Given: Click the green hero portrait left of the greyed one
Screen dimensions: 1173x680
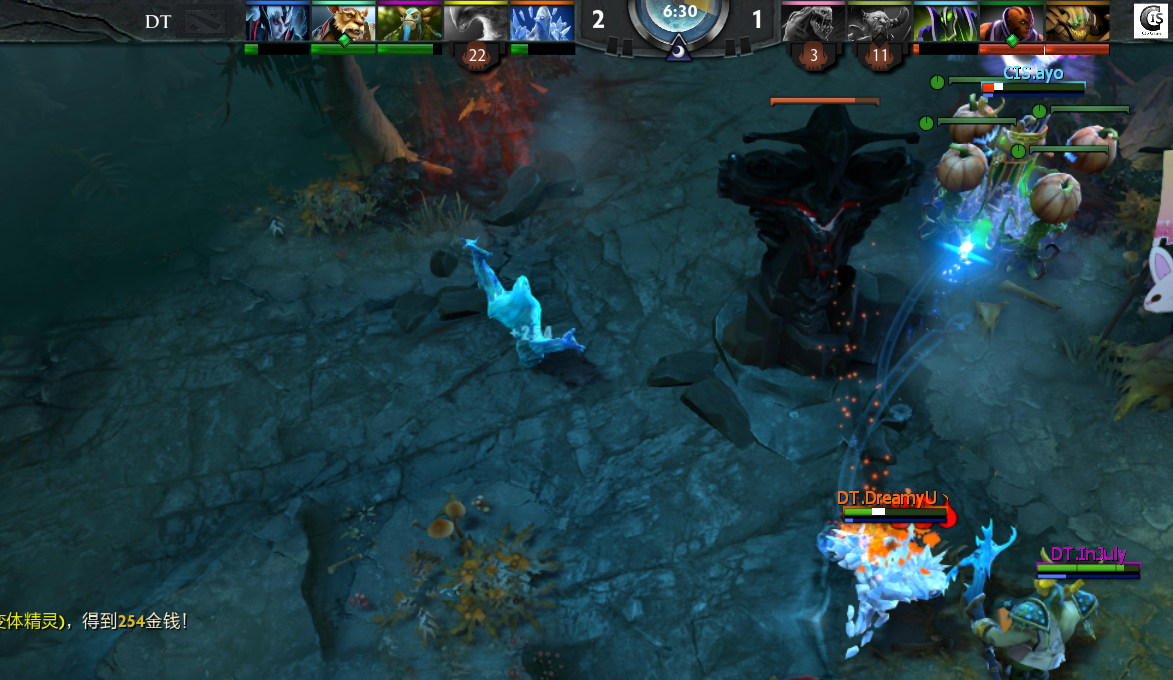Looking at the screenshot, I should [409, 22].
